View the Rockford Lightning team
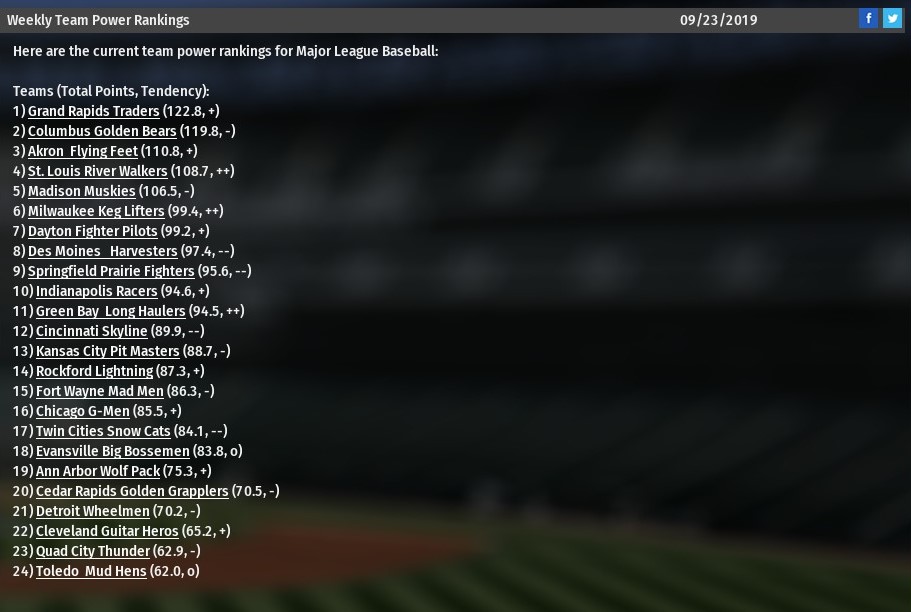The image size is (911, 612). tap(94, 371)
